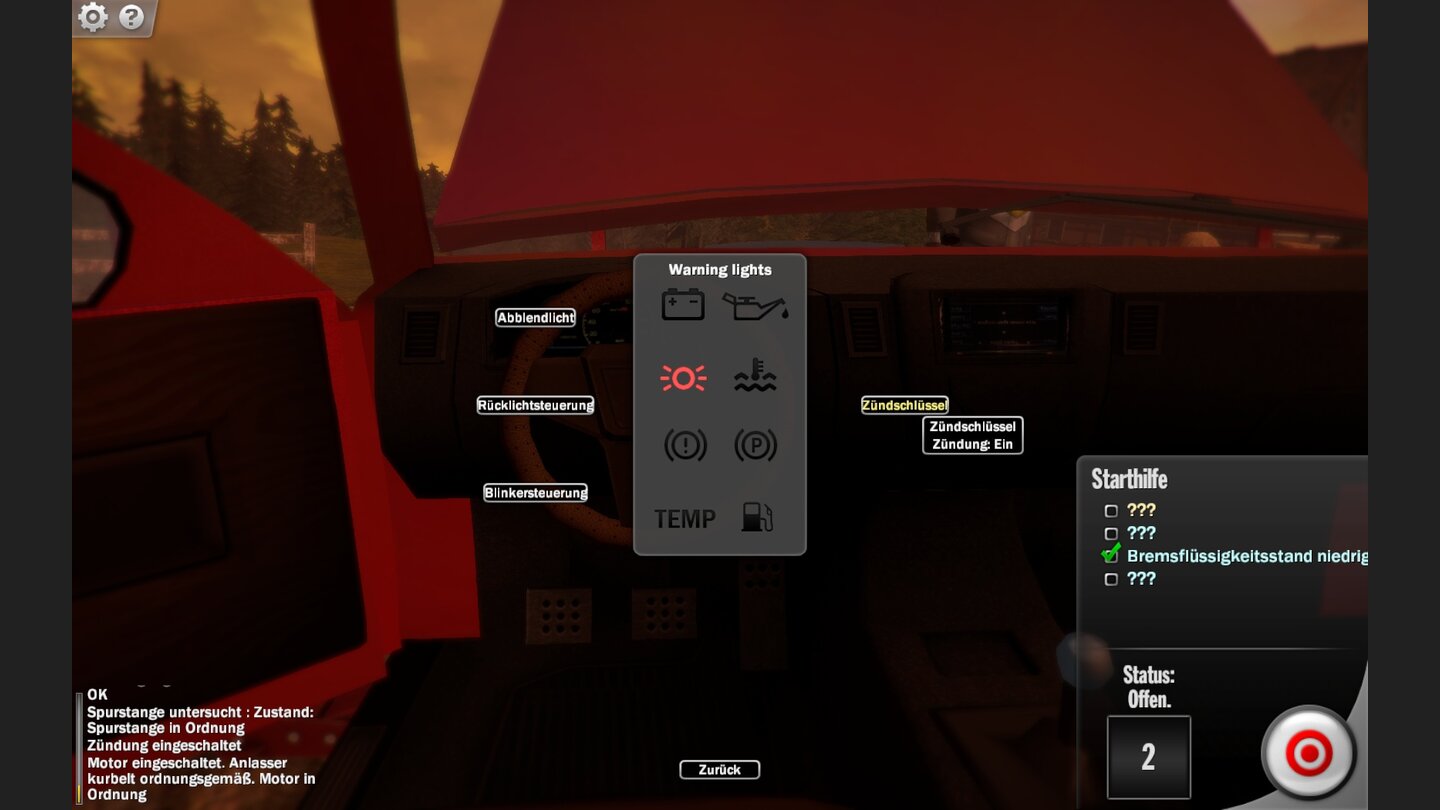Check the second ??? diagnosis box
The width and height of the screenshot is (1440, 810).
(1111, 533)
